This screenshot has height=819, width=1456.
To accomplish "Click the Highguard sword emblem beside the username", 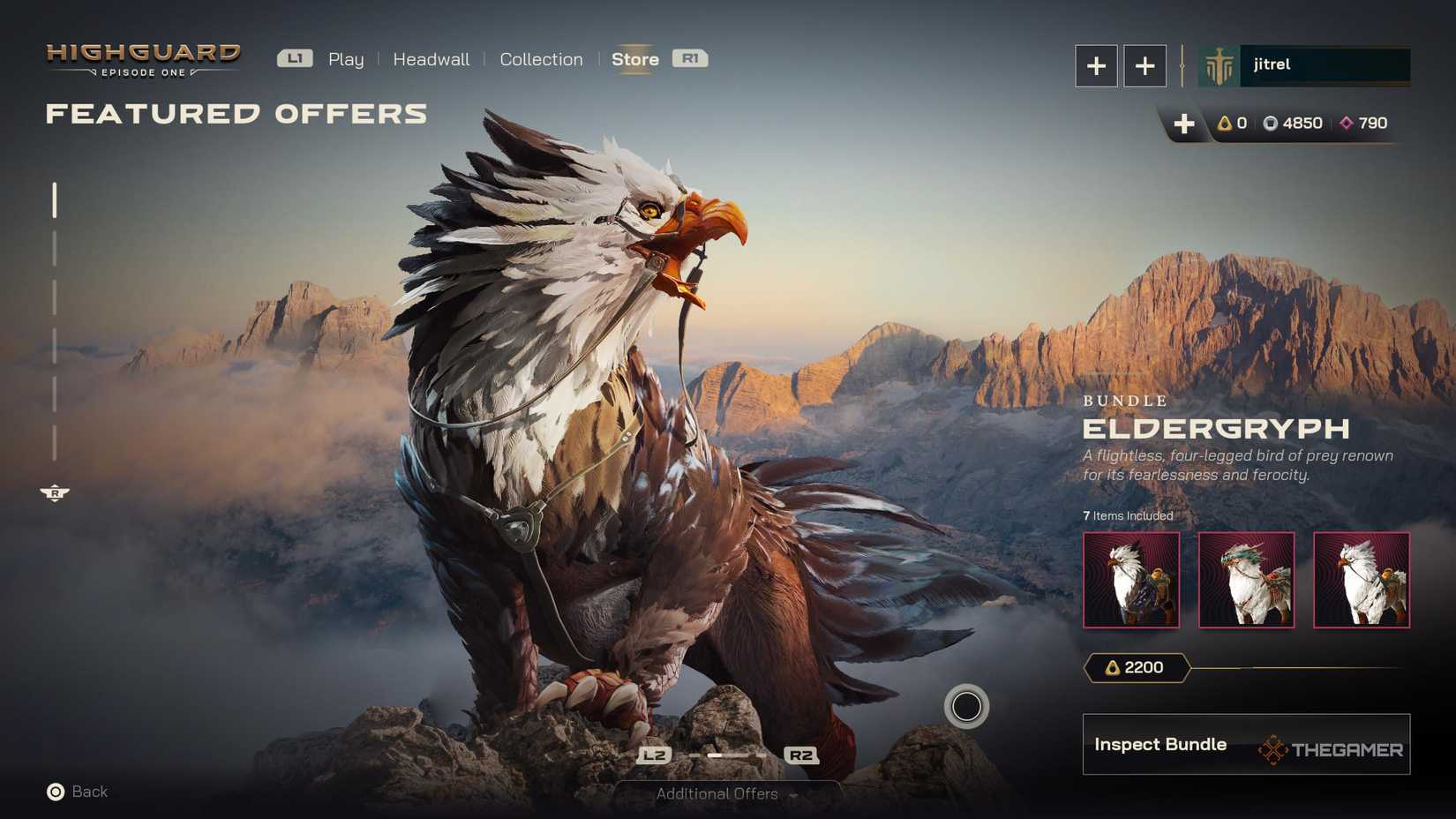I will pos(1219,64).
